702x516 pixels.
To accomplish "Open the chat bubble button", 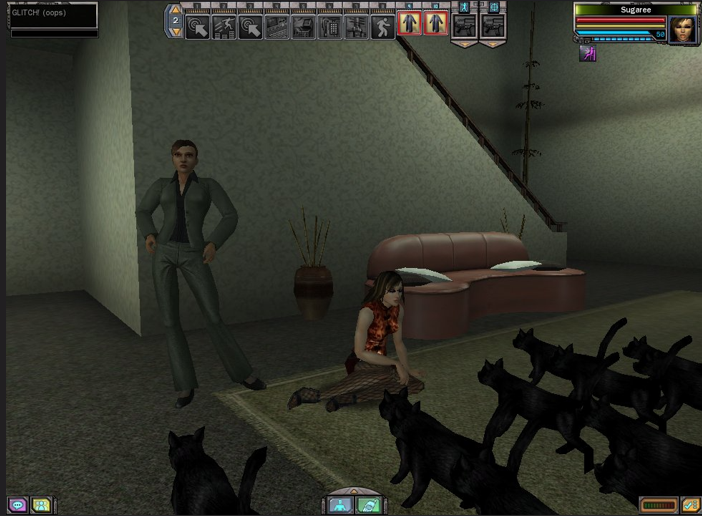I will coord(18,505).
